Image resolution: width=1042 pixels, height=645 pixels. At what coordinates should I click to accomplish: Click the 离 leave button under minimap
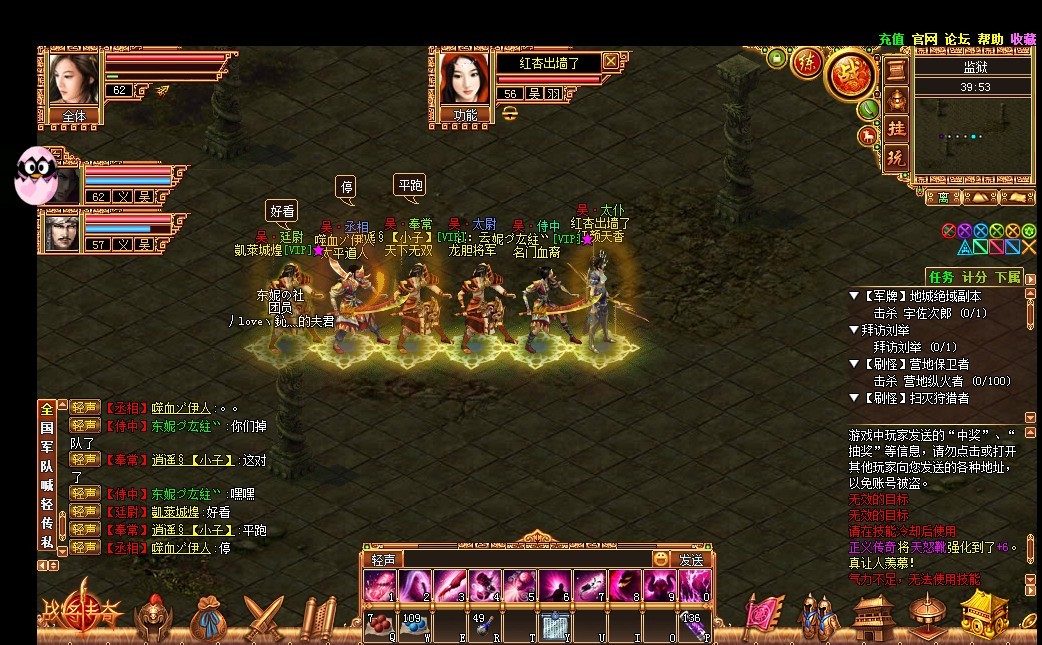tap(944, 198)
